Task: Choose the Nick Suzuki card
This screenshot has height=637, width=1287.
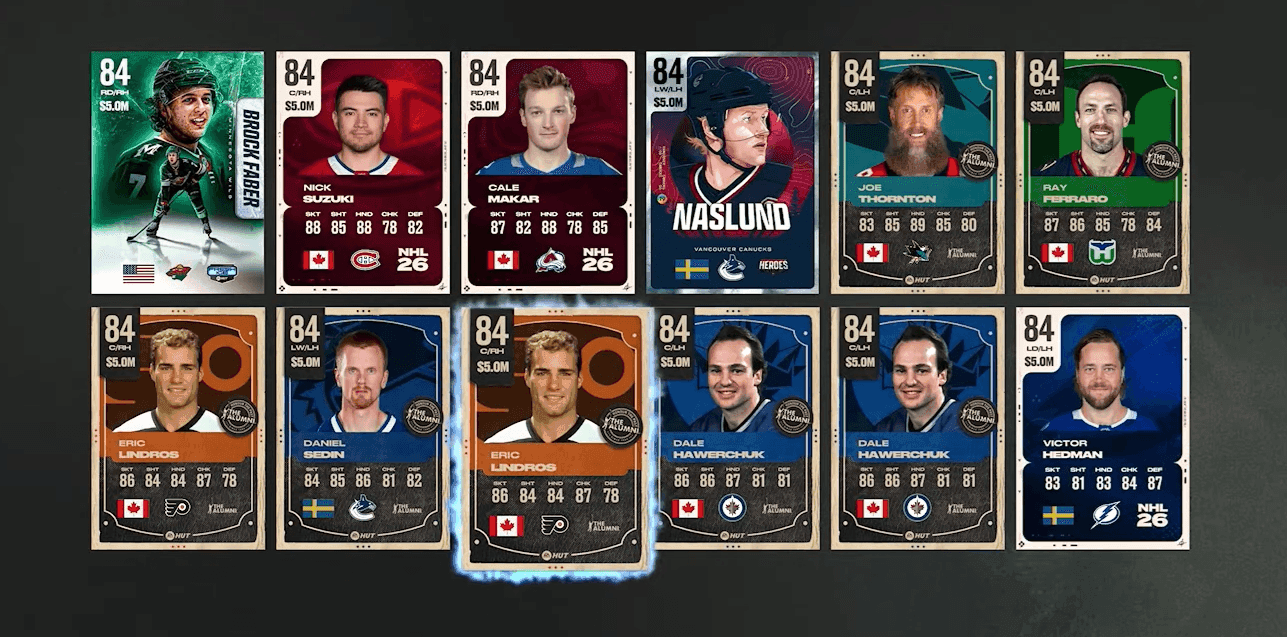Action: (x=363, y=172)
